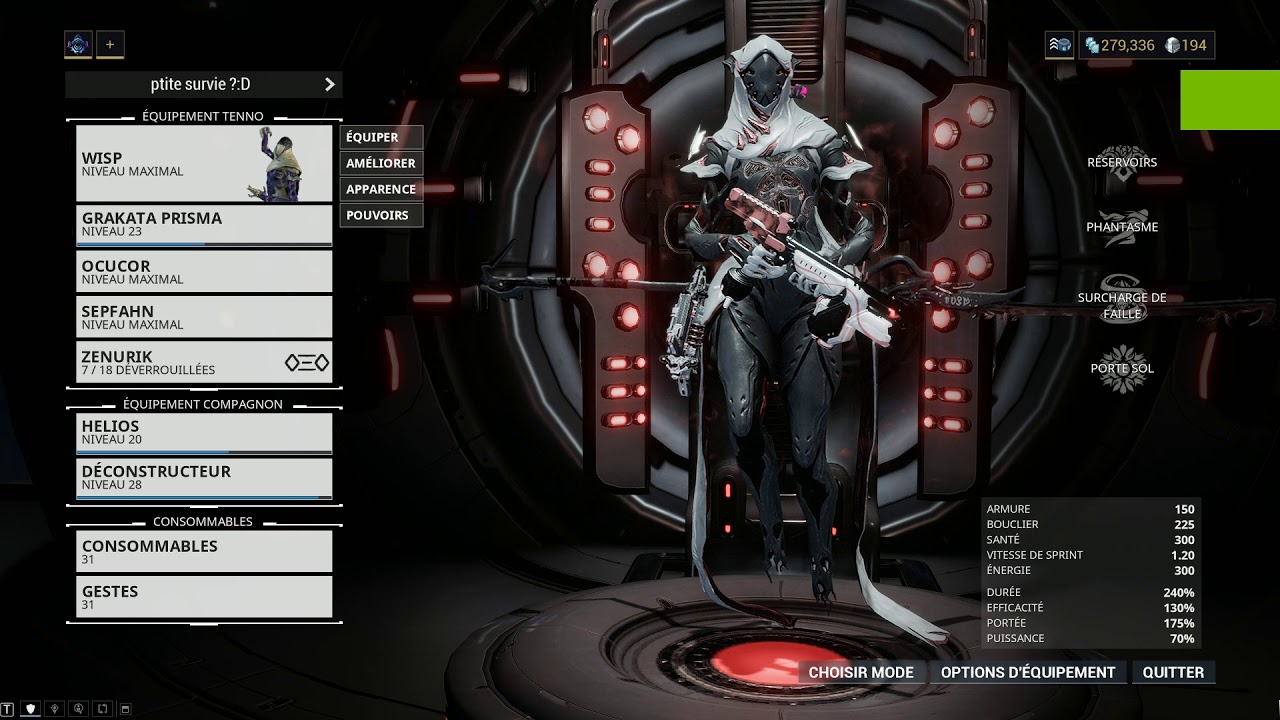
Task: Choose Améliorer to upgrade Wisp
Action: point(381,163)
